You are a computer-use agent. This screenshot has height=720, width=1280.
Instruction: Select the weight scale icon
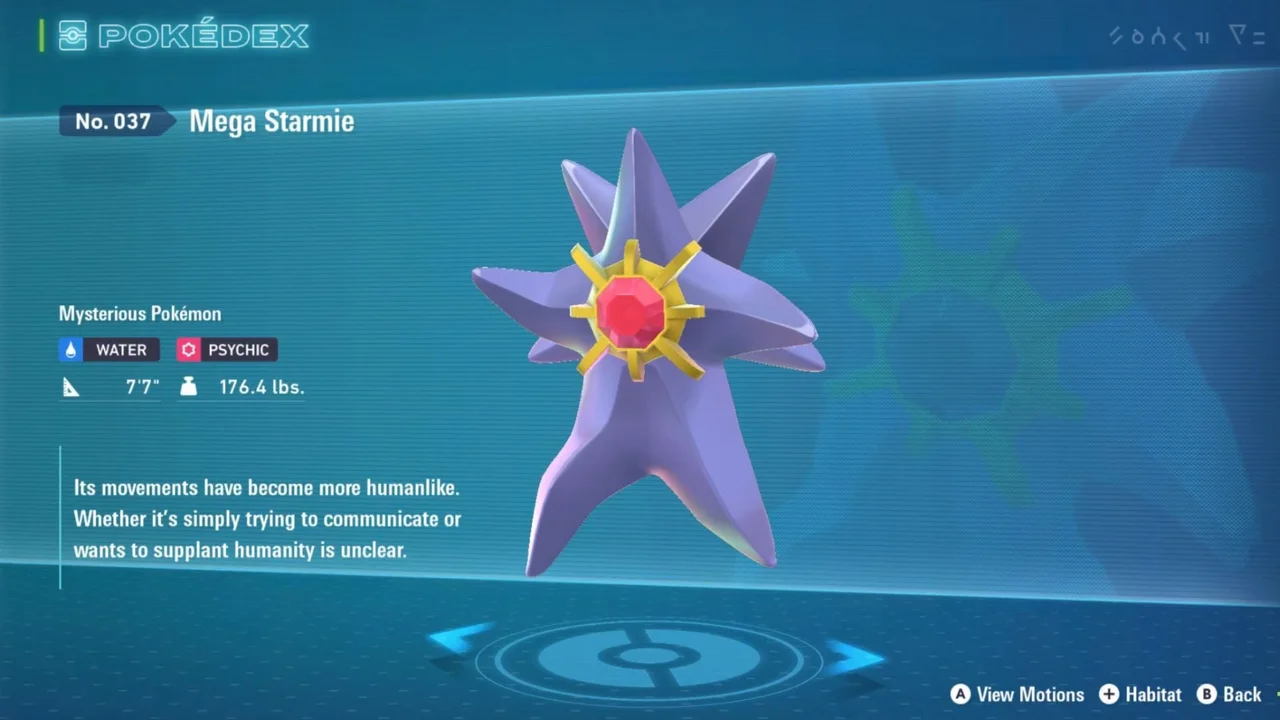click(189, 386)
